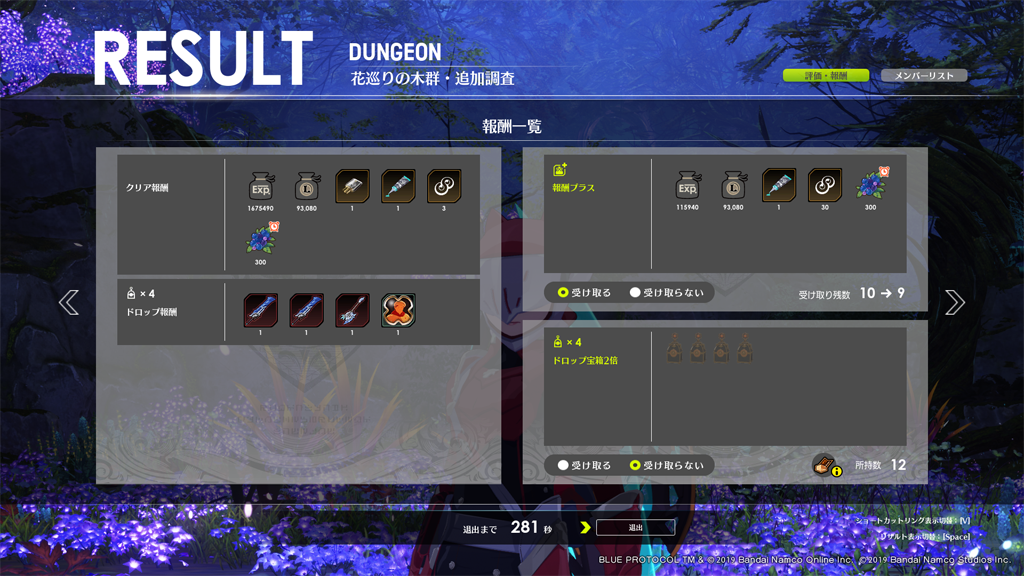The image size is (1024, 576).
Task: Open the メンバーリスト tab
Action: (924, 76)
